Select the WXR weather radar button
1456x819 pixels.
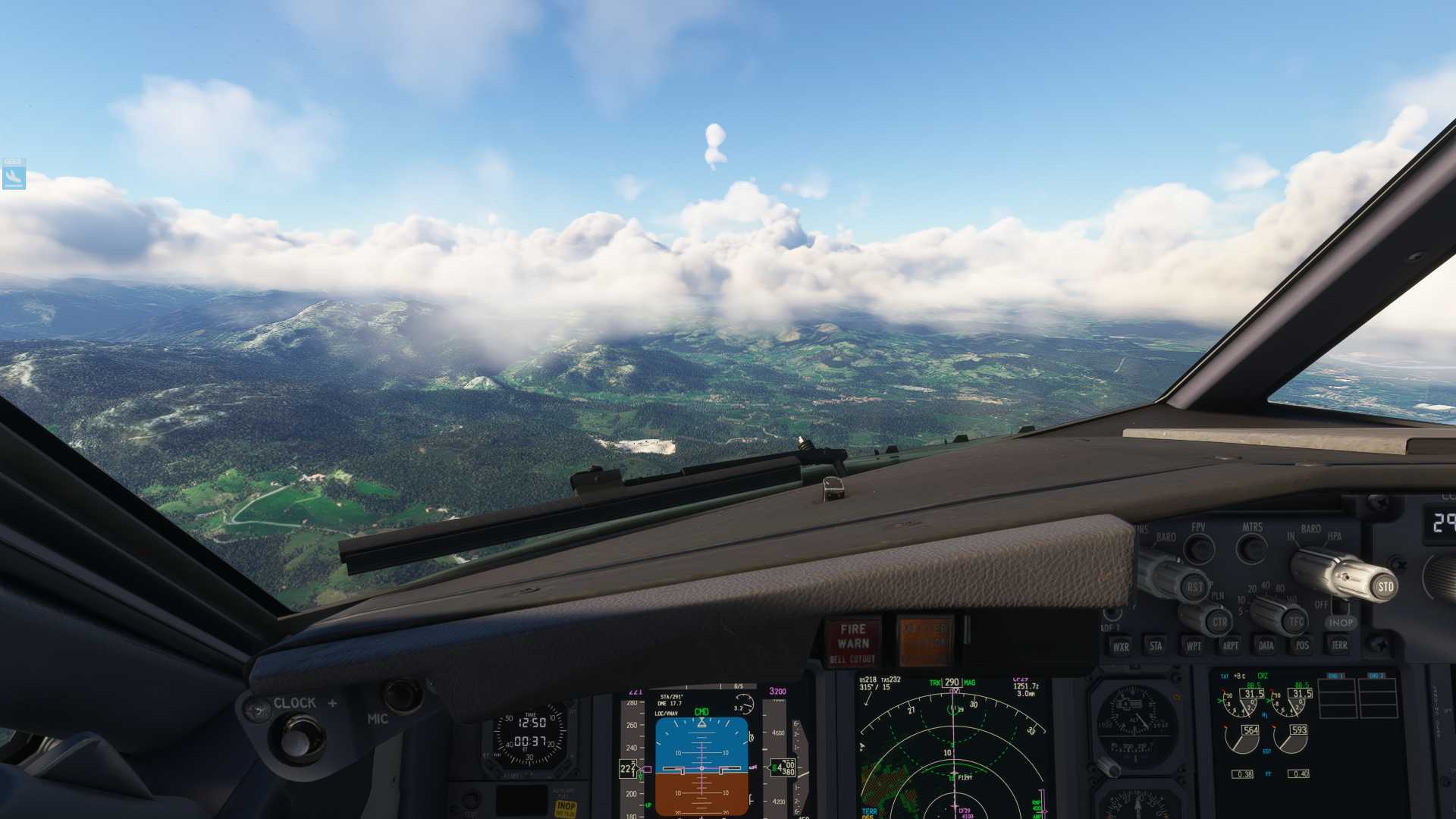[x=1122, y=647]
